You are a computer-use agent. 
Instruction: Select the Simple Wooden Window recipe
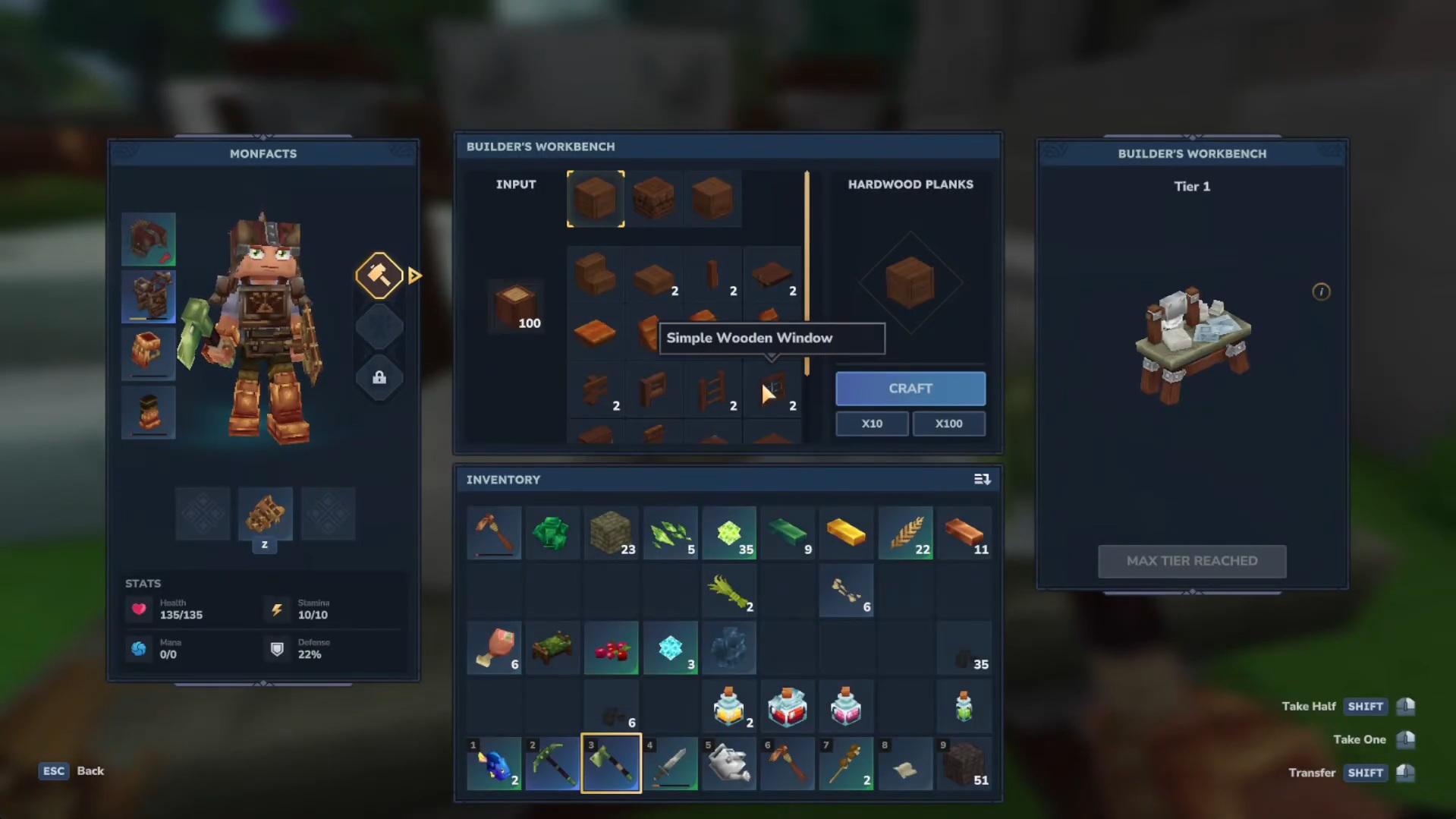tap(772, 389)
